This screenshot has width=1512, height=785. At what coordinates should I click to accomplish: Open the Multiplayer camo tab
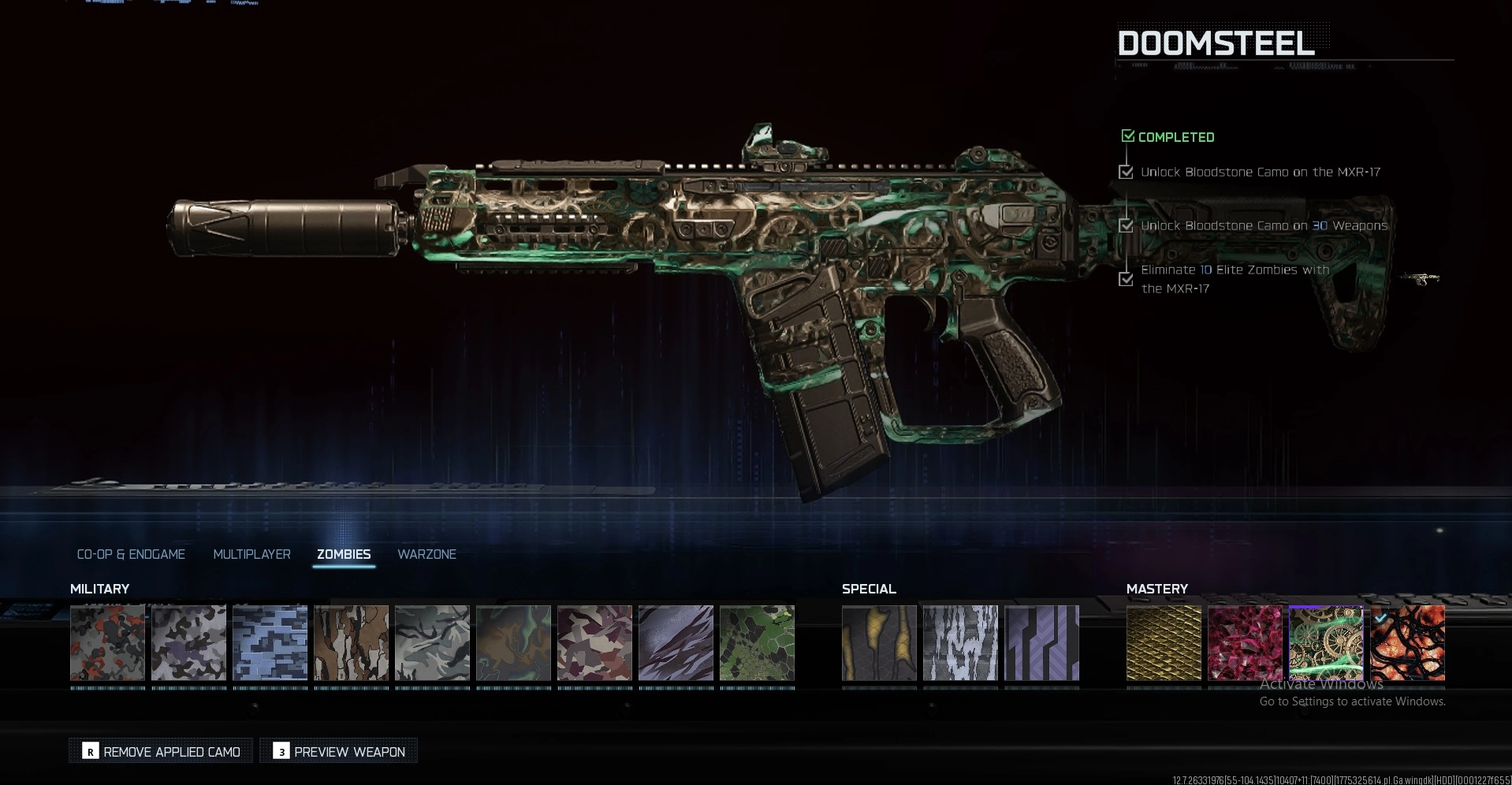click(251, 554)
